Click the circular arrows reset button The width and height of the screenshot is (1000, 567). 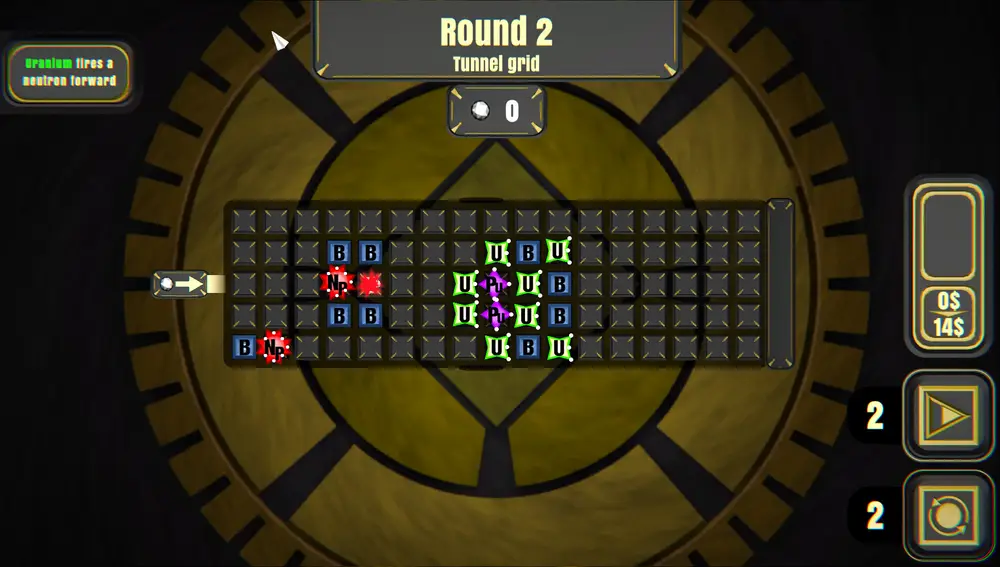[x=948, y=516]
